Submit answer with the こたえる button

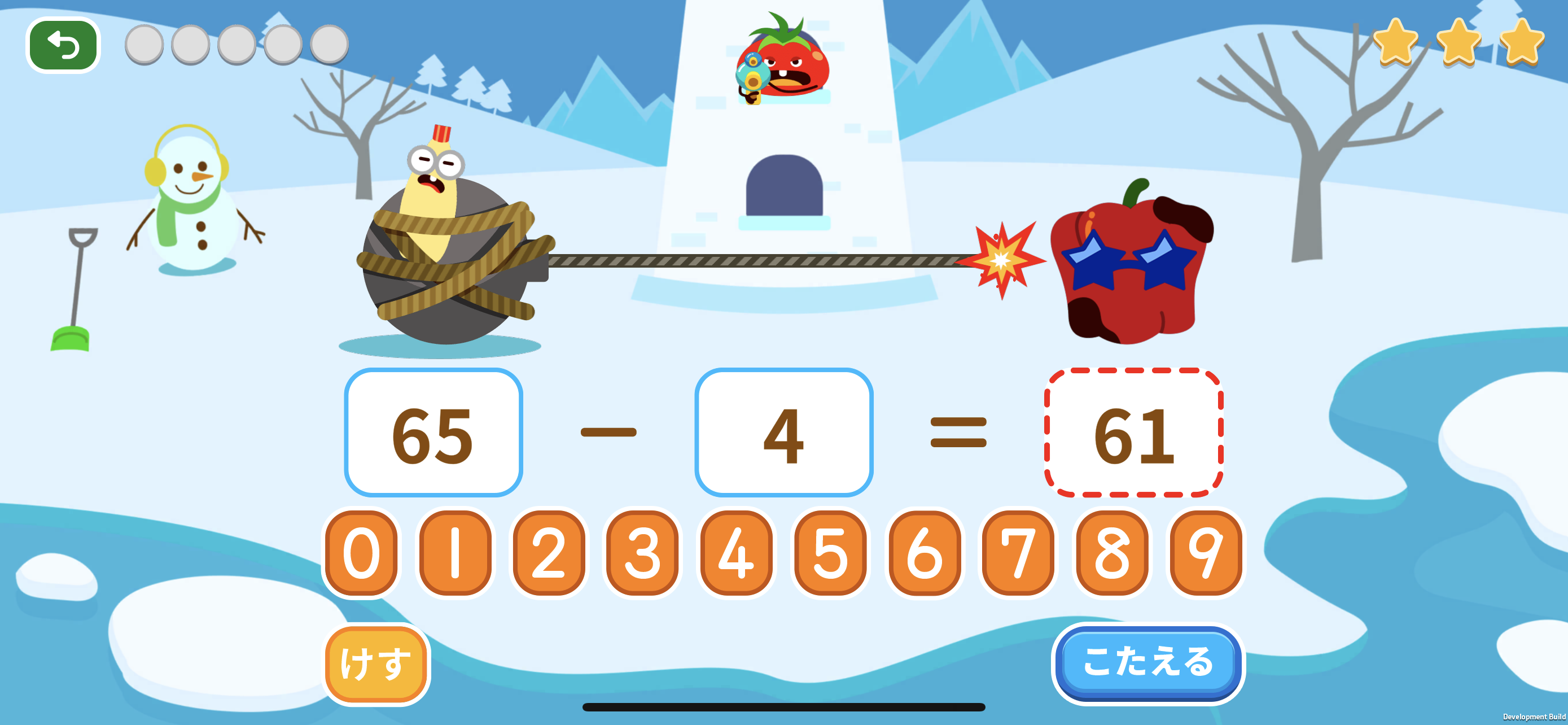click(1147, 663)
